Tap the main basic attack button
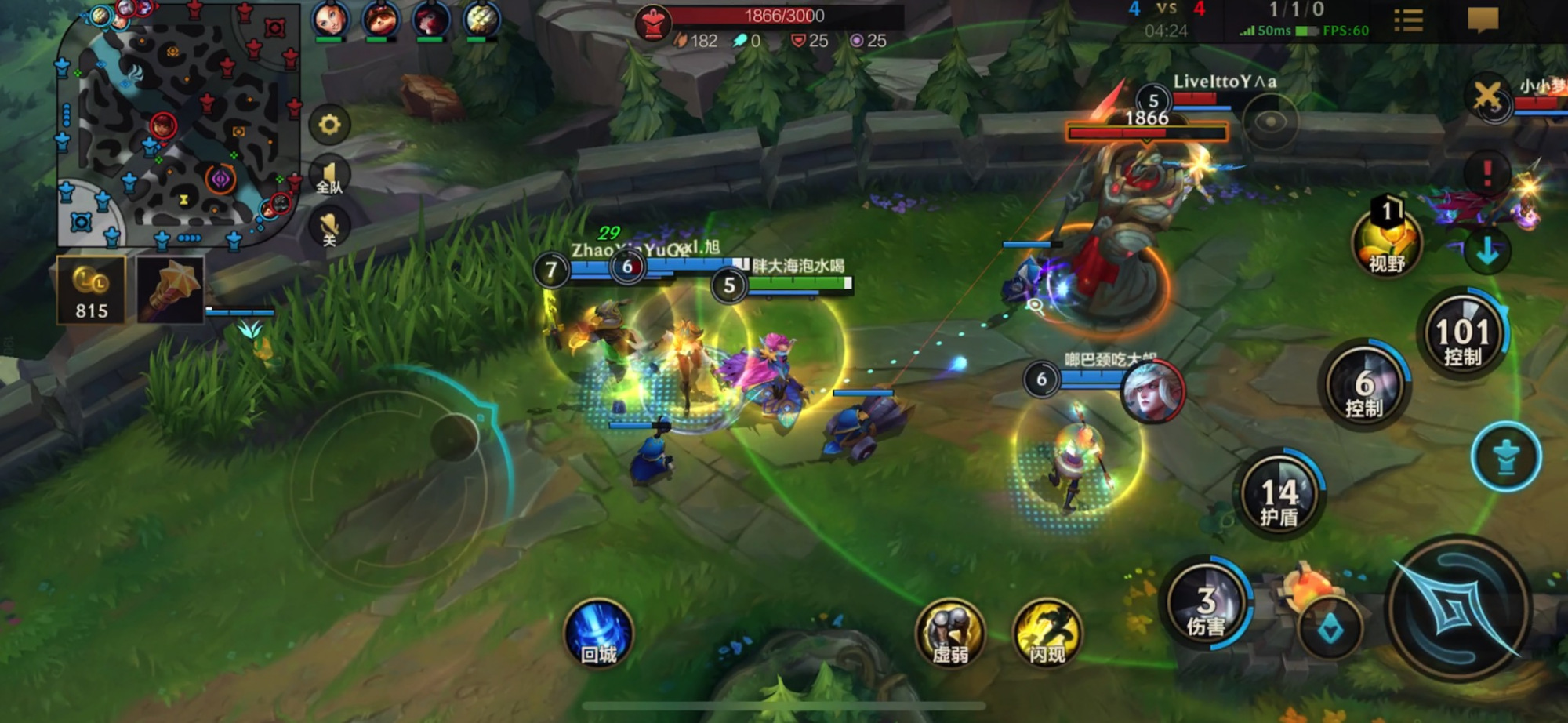Viewport: 1568px width, 723px height. pyautogui.click(x=1458, y=609)
